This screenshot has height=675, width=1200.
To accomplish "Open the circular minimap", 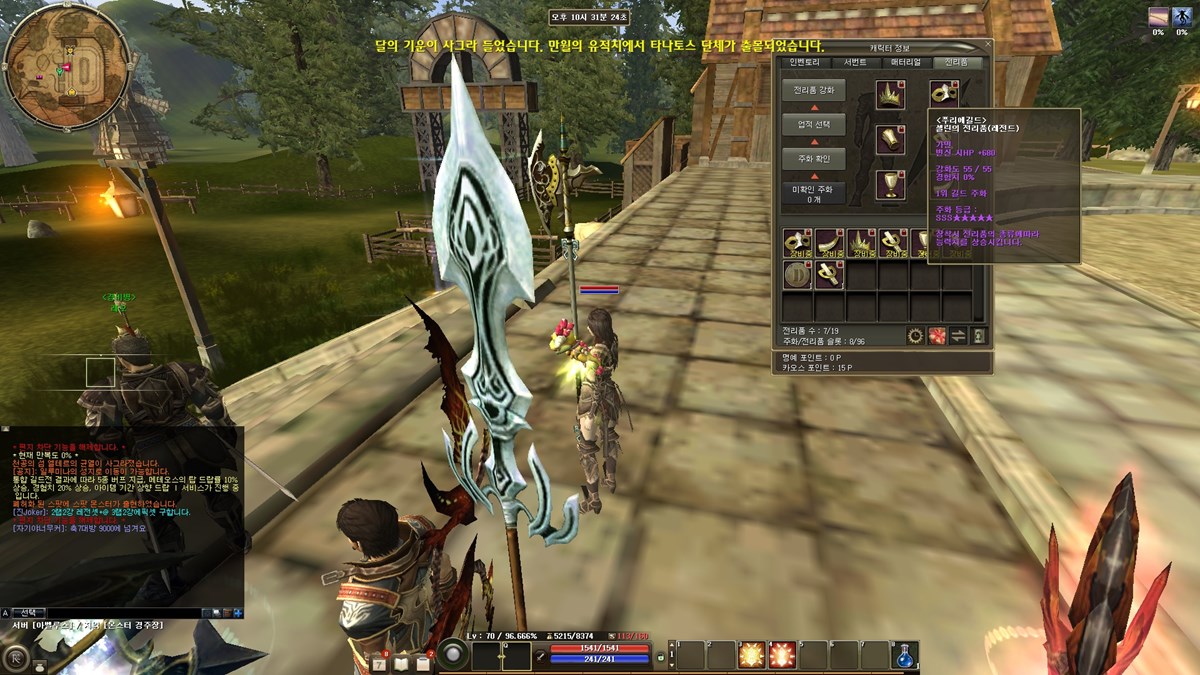I will [65, 67].
